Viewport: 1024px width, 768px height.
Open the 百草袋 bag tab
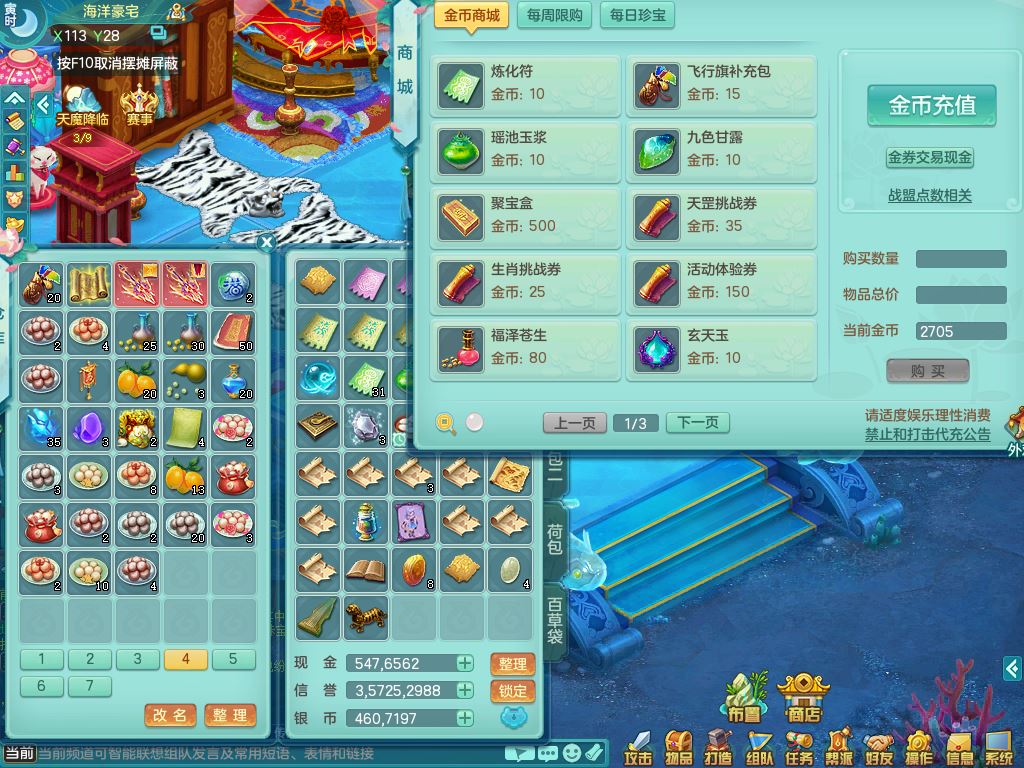click(555, 622)
